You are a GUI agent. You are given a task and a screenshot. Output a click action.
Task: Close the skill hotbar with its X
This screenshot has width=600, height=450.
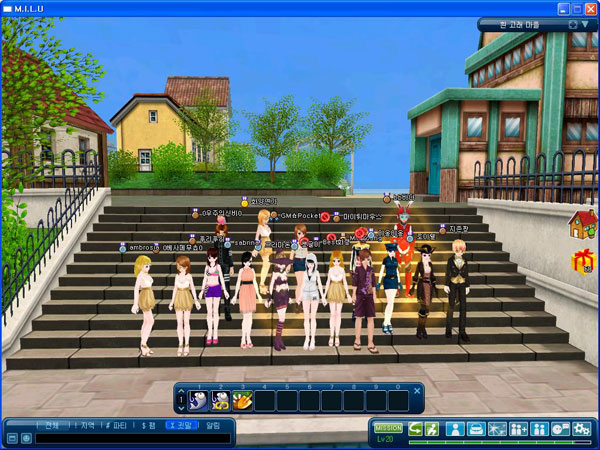[417, 388]
